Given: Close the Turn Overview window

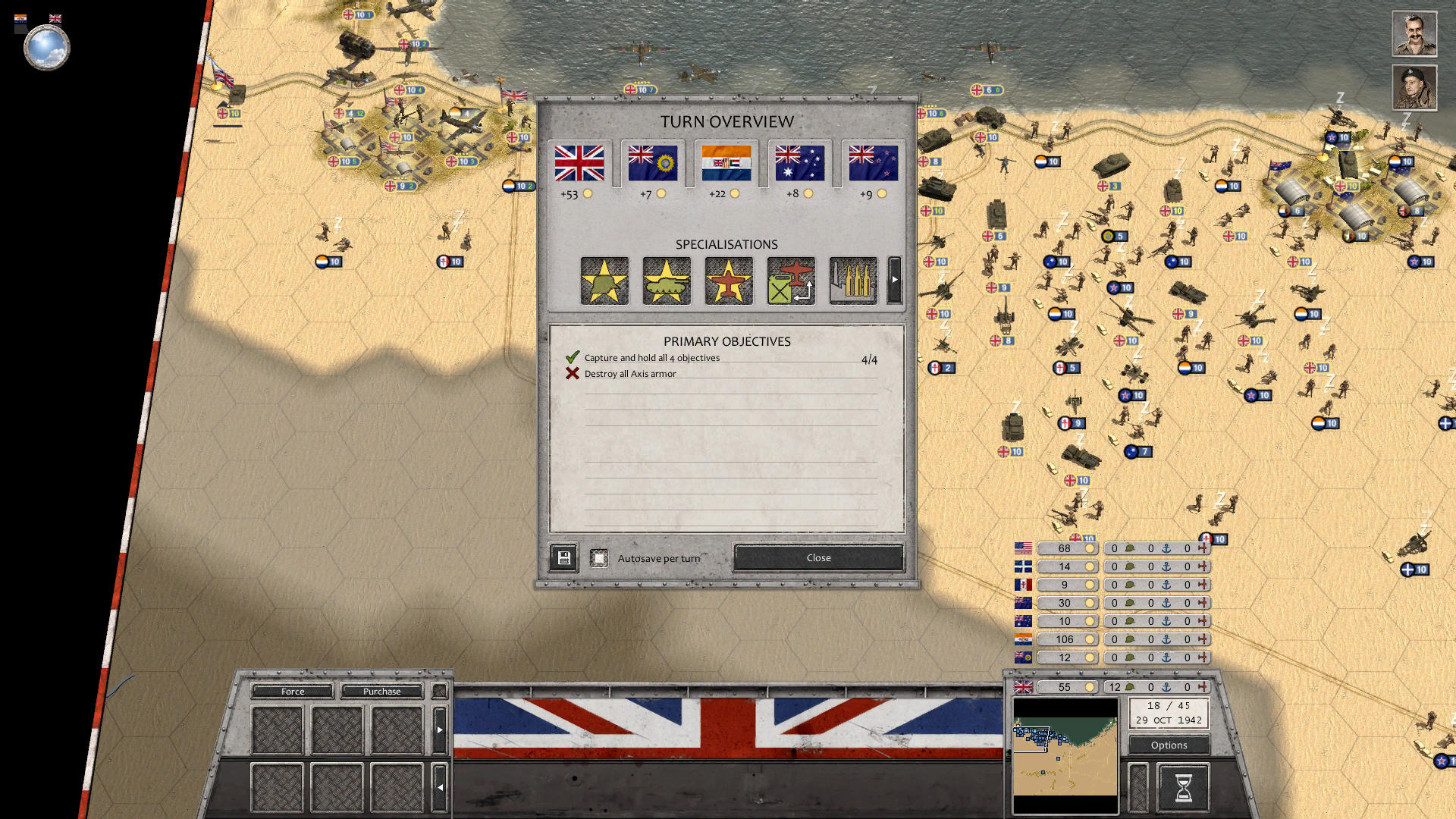Looking at the screenshot, I should [x=817, y=557].
